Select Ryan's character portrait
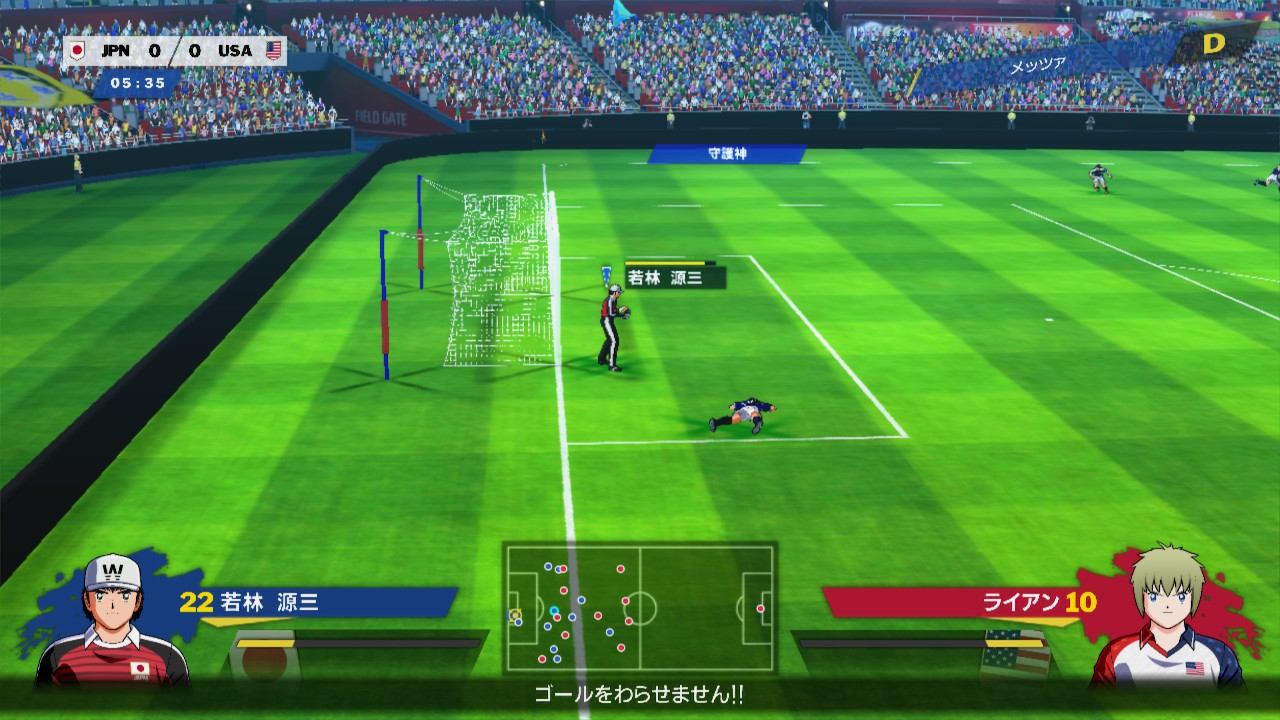 point(1168,618)
